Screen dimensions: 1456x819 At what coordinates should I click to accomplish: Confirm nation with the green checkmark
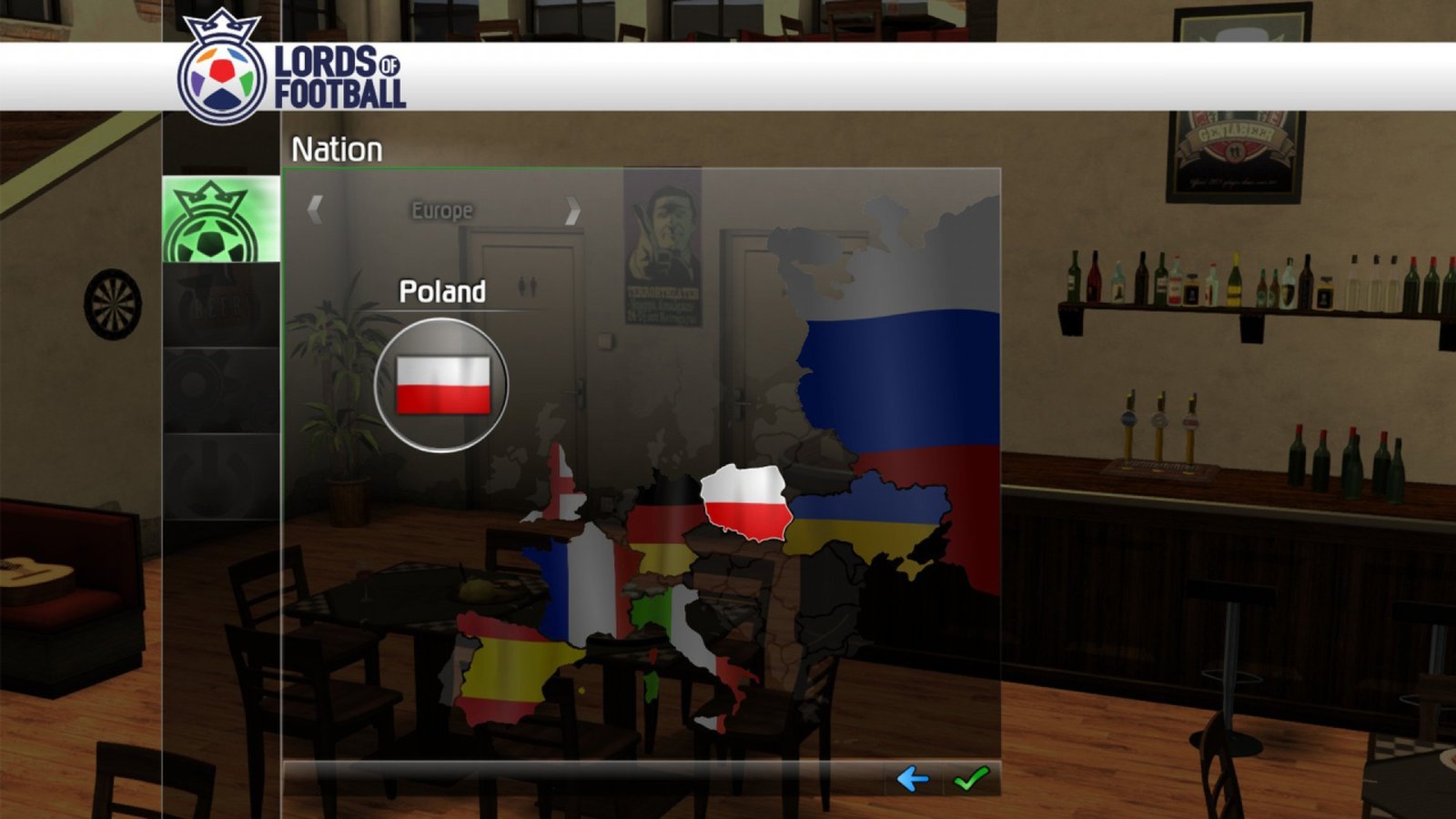click(971, 779)
